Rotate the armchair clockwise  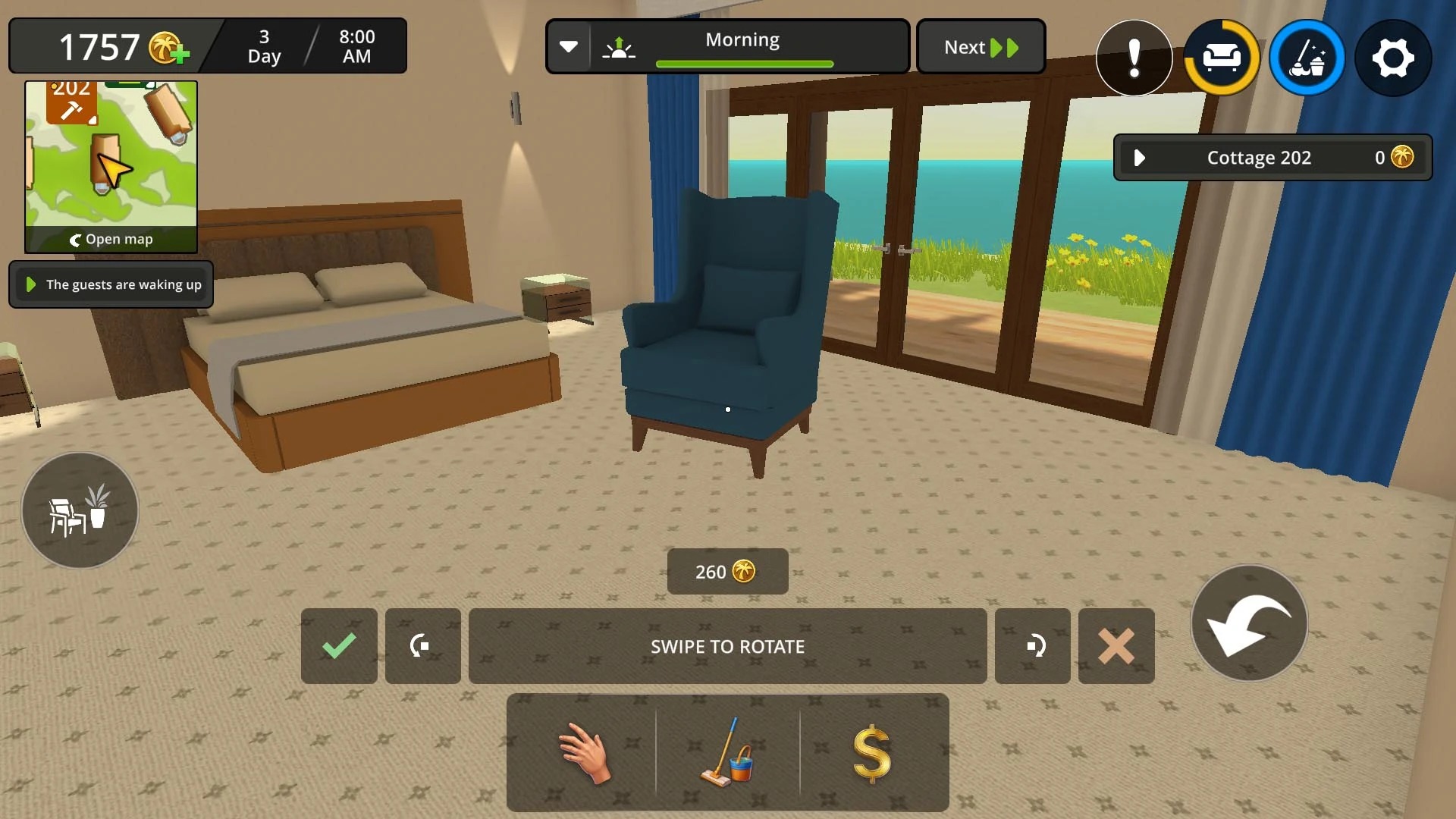(x=1032, y=646)
